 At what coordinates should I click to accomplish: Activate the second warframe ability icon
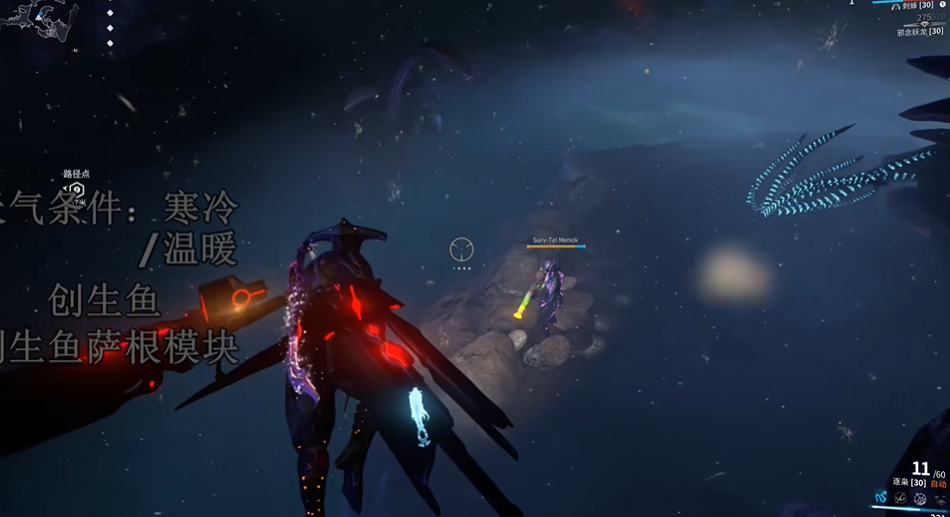tap(901, 497)
